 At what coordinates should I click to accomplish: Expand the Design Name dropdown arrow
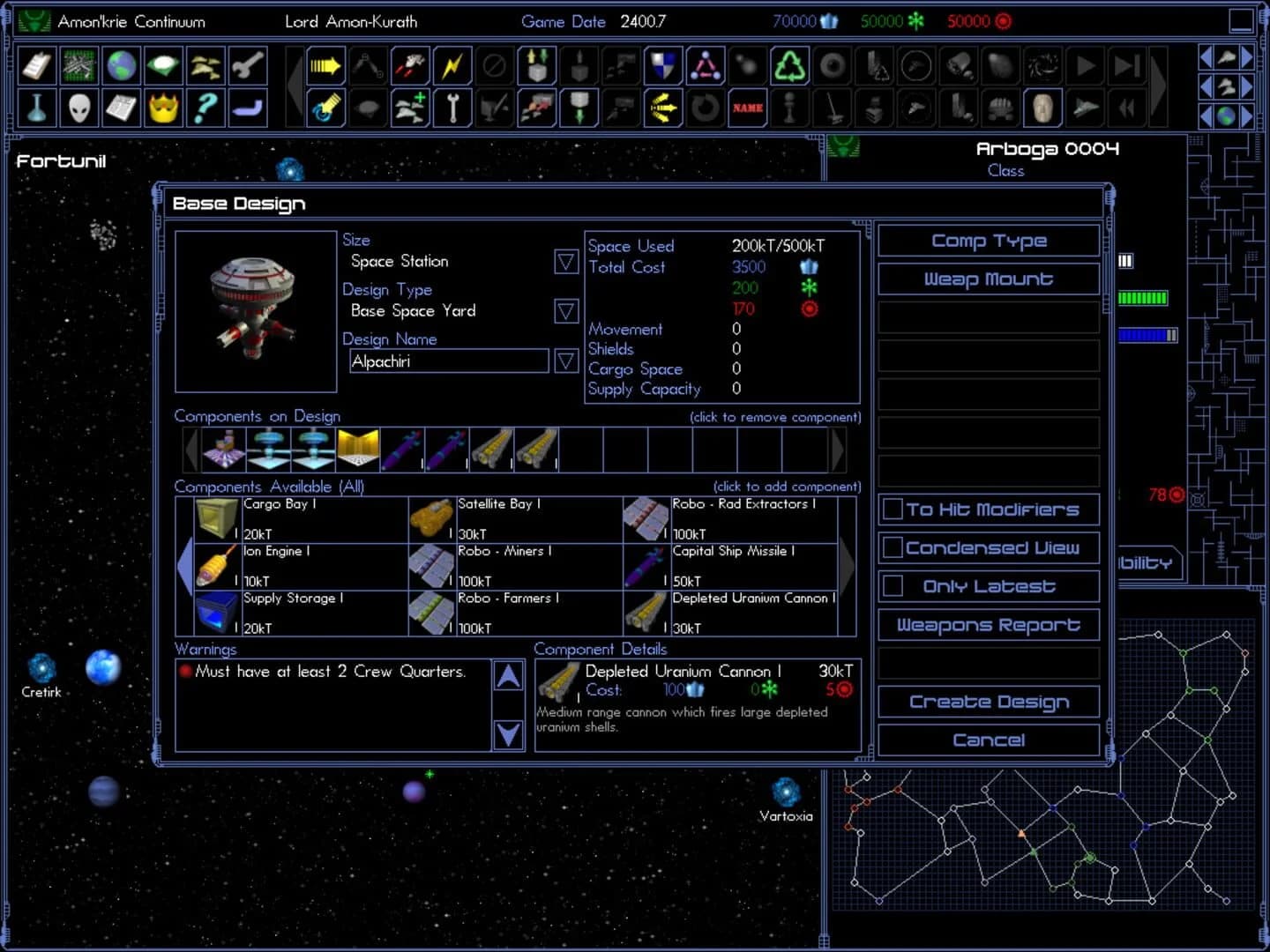pyautogui.click(x=565, y=361)
